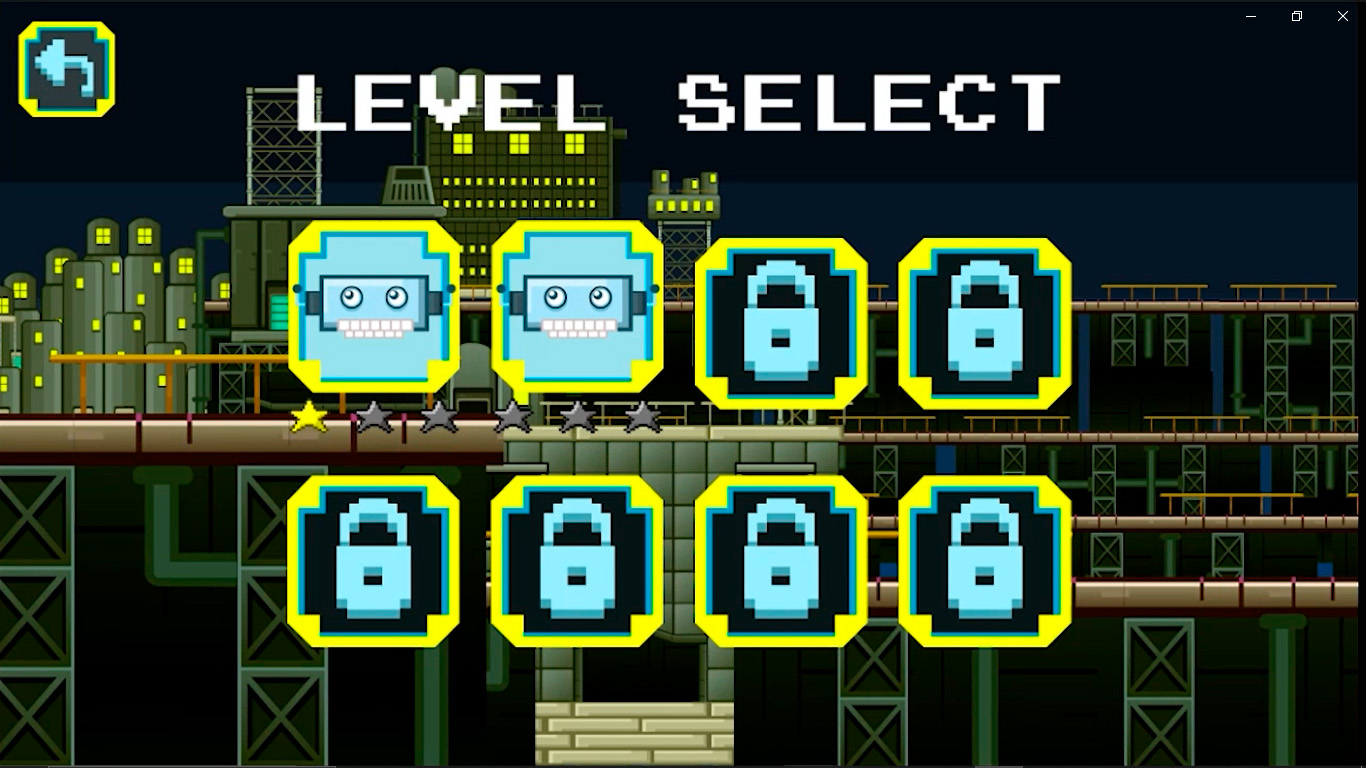1366x768 pixels.
Task: Maximize the game window
Action: (1296, 16)
